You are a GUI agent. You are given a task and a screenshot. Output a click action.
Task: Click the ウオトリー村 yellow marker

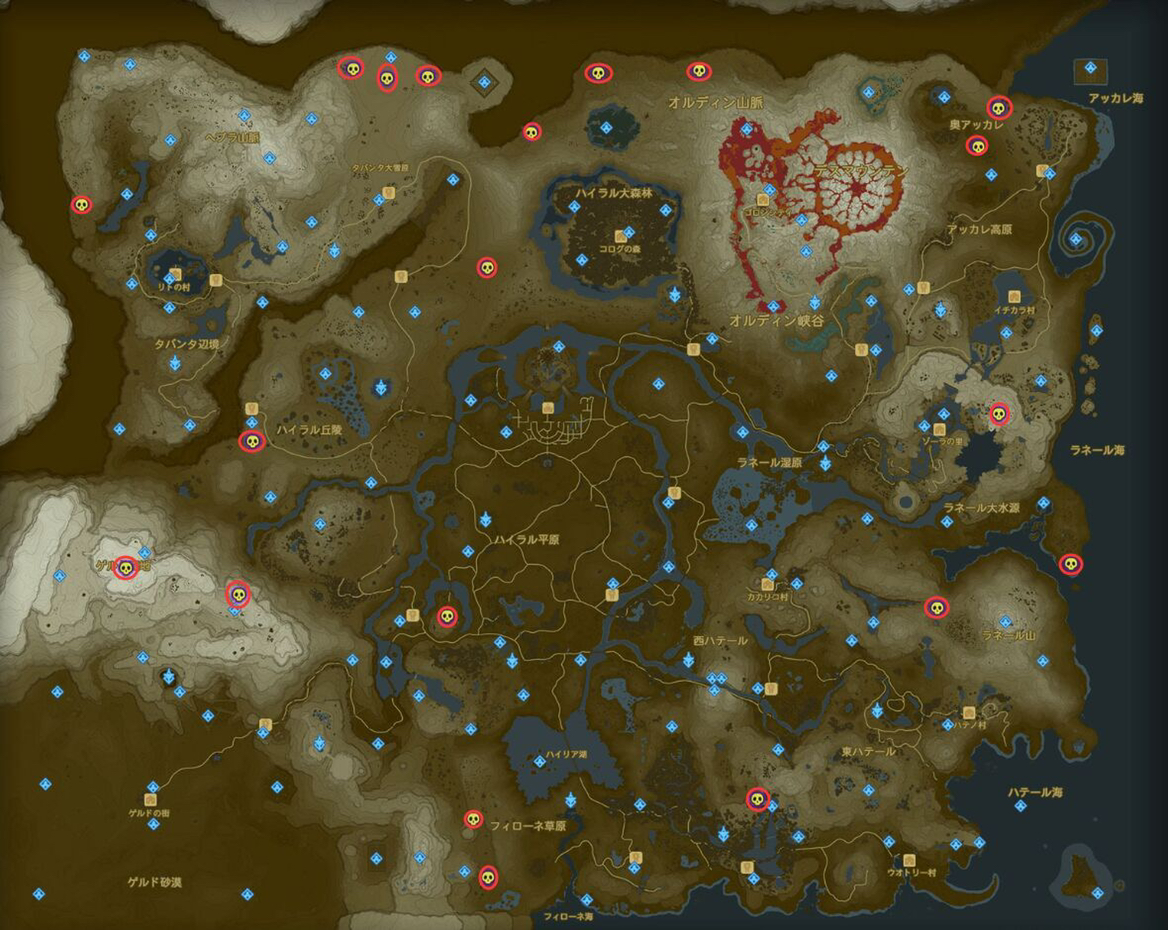tap(909, 860)
